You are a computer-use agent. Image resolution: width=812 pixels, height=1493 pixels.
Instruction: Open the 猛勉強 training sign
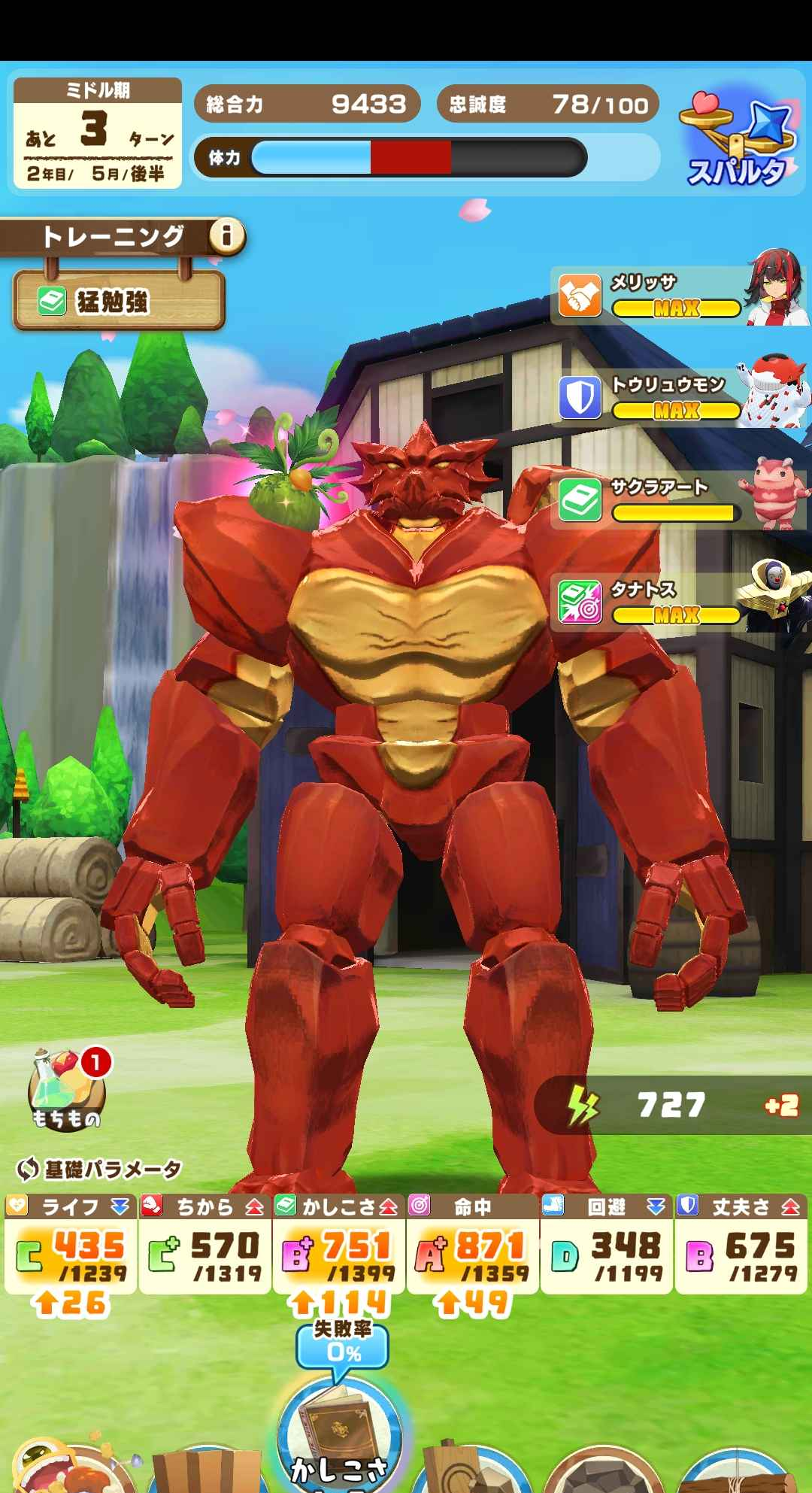[118, 302]
